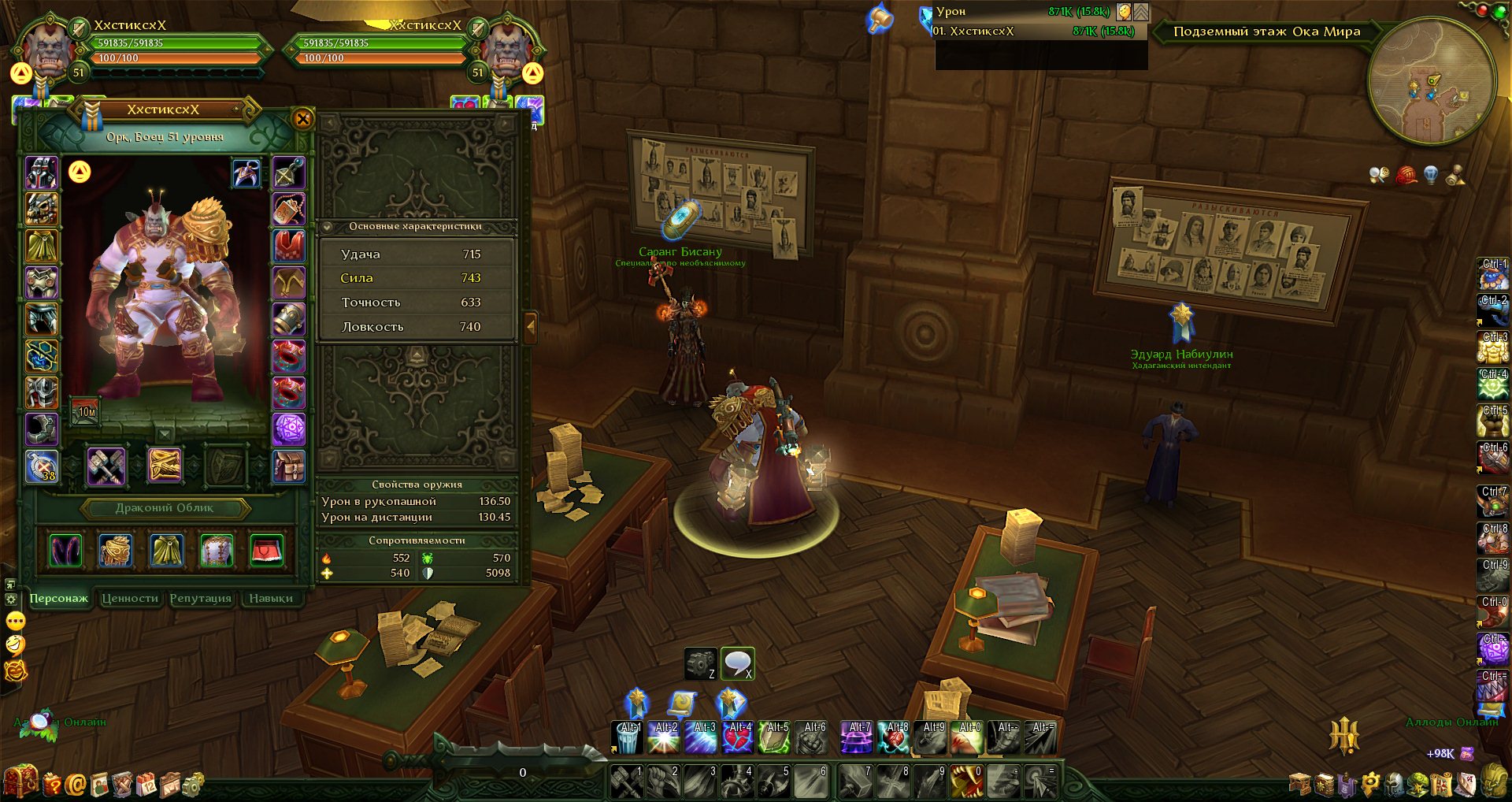Viewport: 1512px width, 802px height.
Task: Click the light bulb hint icon
Action: [1431, 175]
